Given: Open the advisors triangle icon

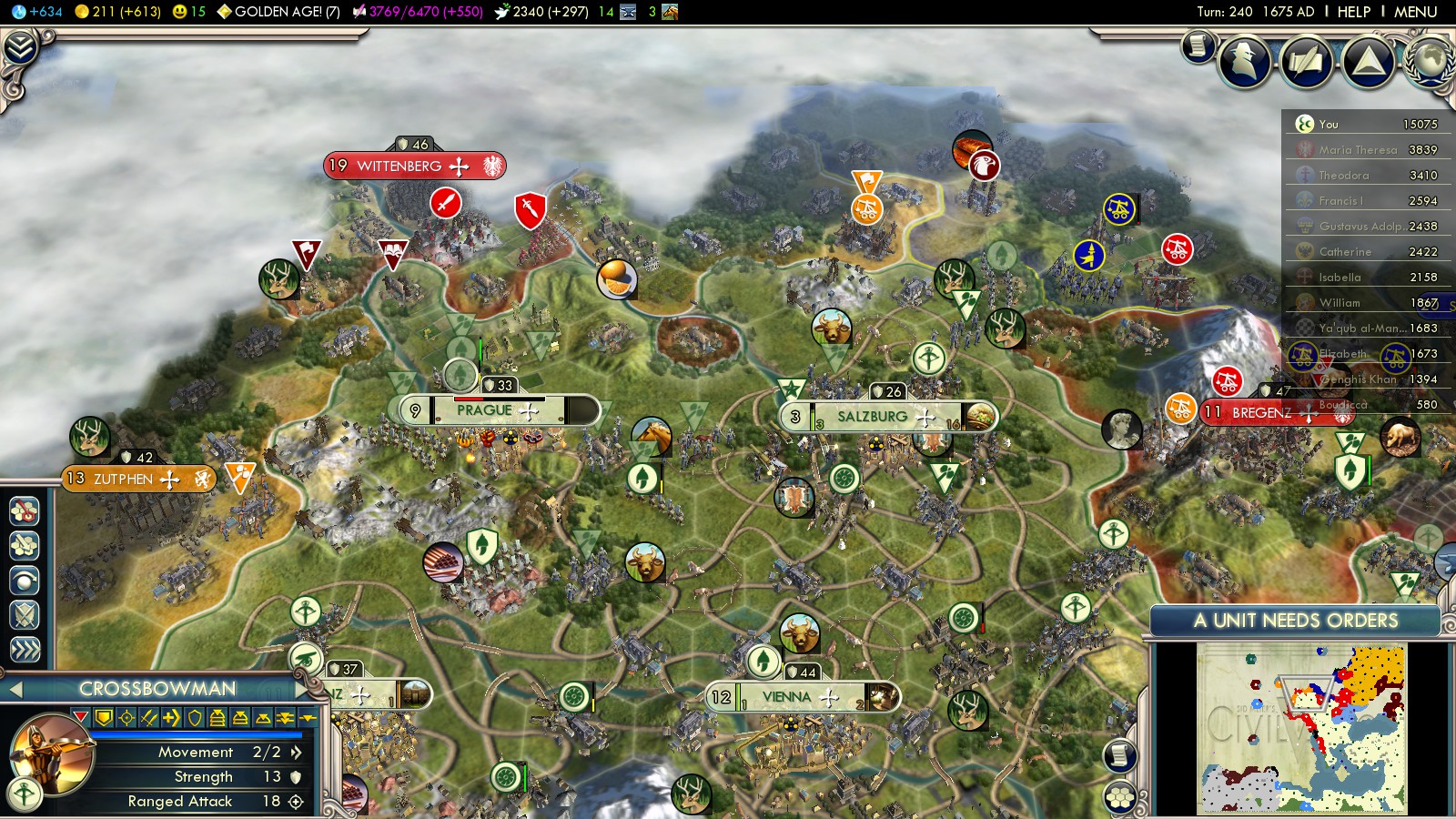Looking at the screenshot, I should [1368, 62].
